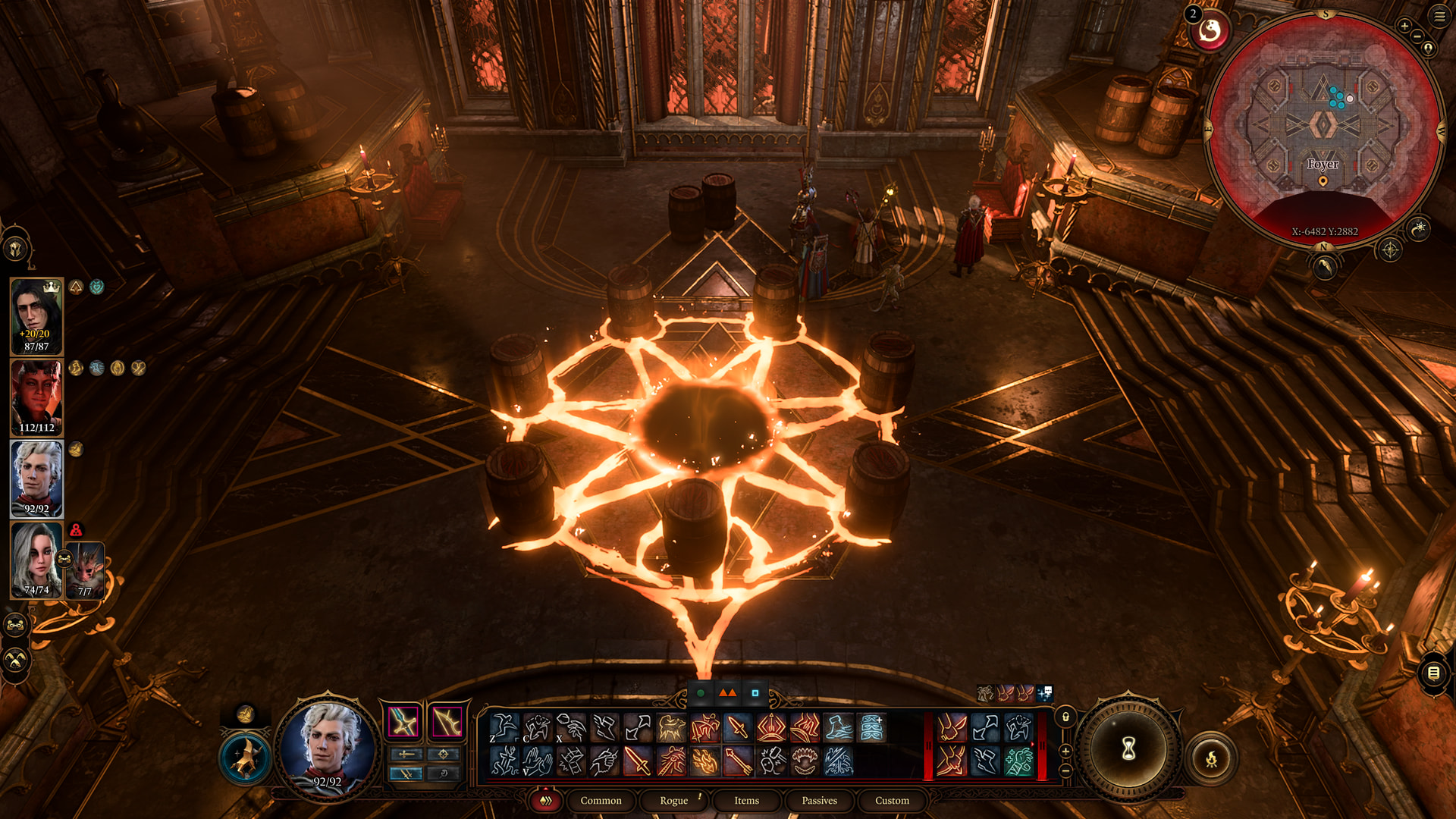The width and height of the screenshot is (1456, 819).
Task: Zoom in on the minimap
Action: 1404,26
